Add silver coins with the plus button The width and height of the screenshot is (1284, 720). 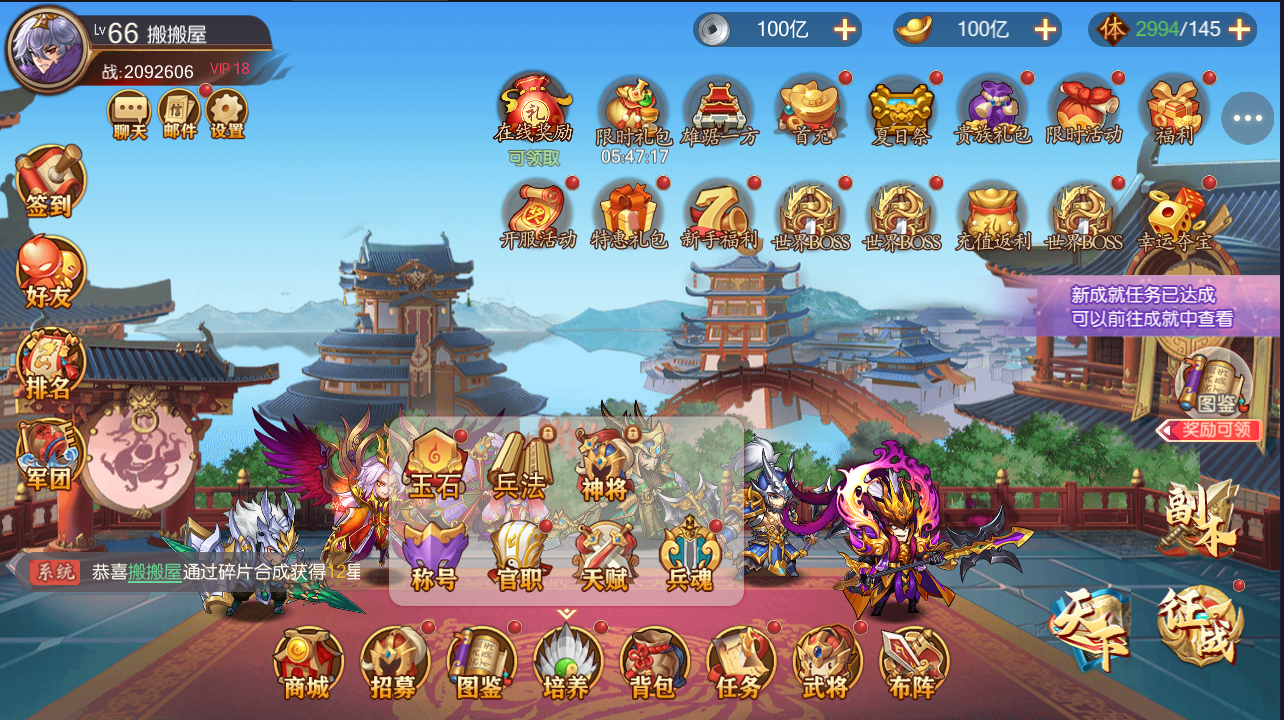845,29
